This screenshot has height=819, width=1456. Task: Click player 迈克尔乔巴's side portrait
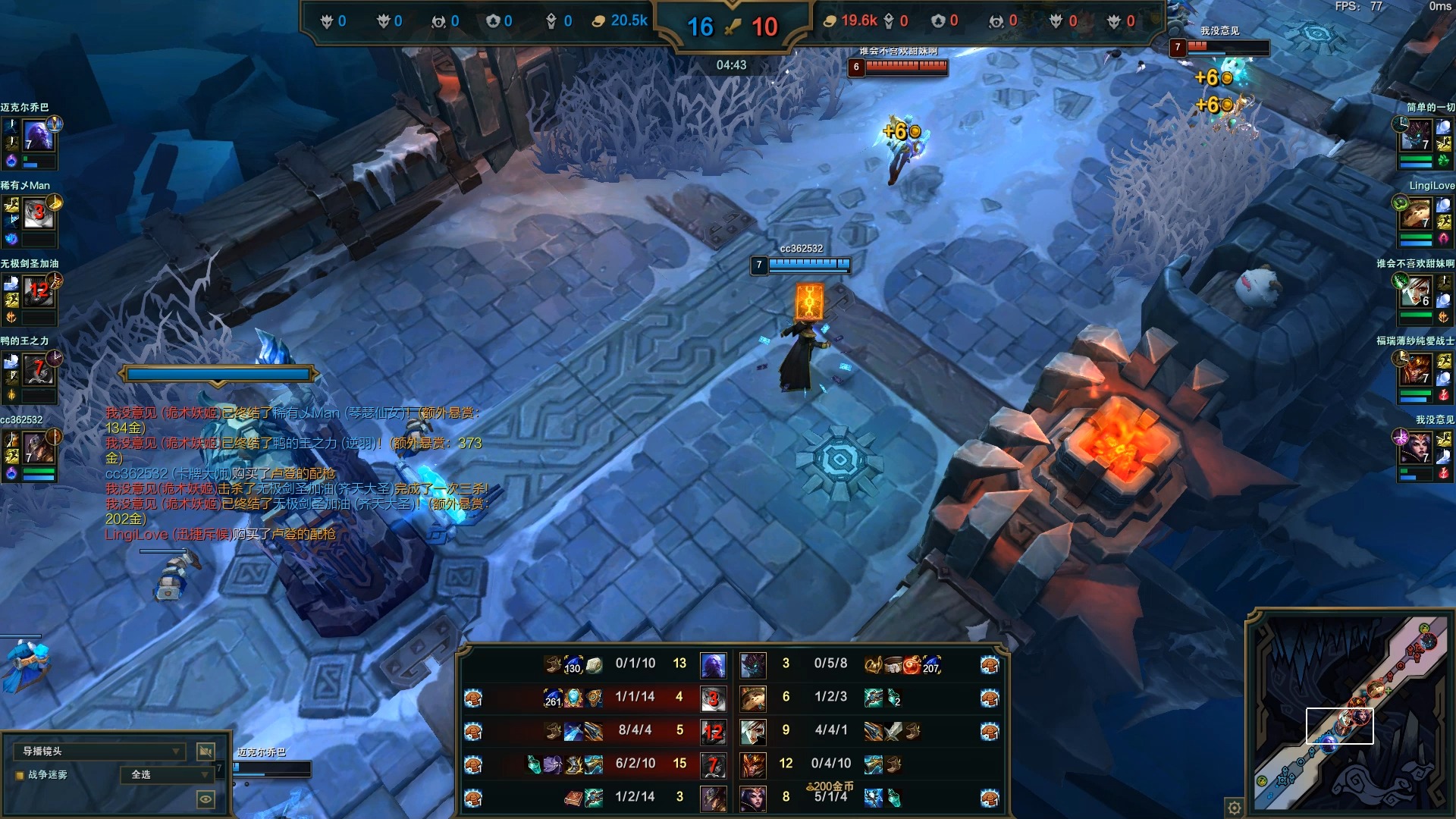coord(38,136)
